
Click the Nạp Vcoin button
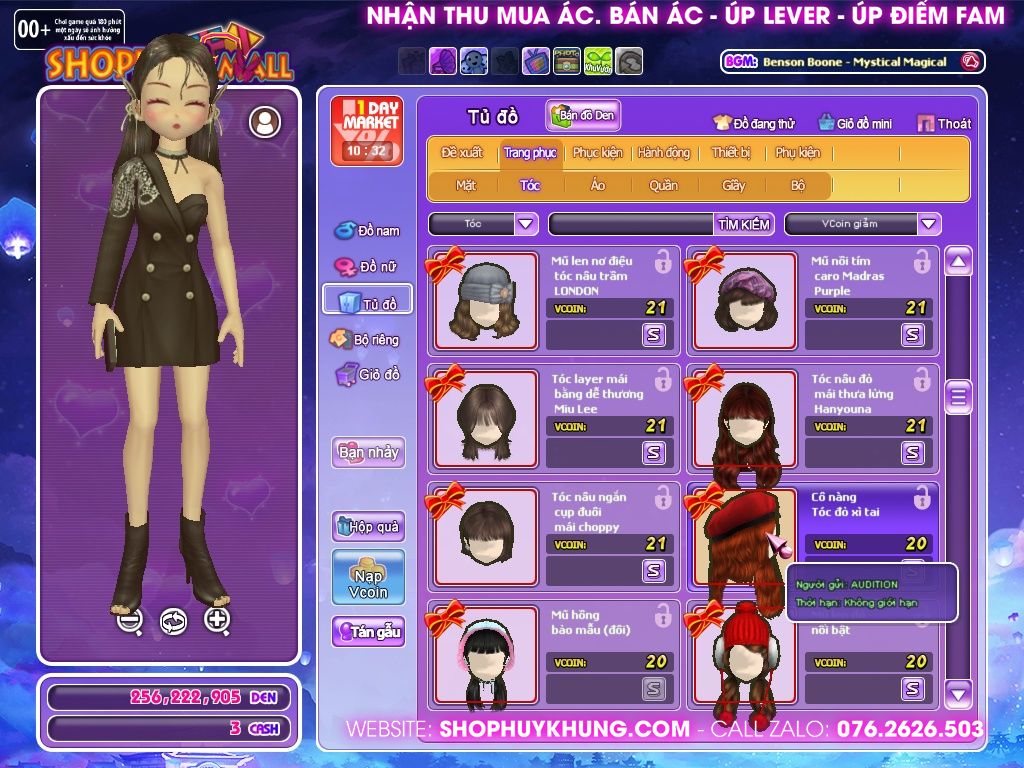point(368,577)
